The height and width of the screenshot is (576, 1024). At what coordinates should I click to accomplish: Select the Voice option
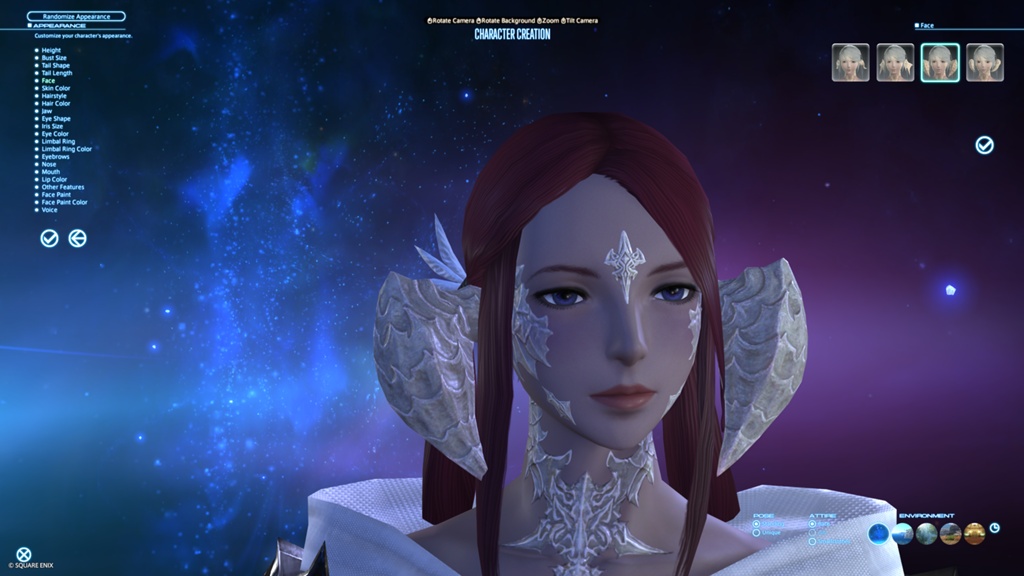(49, 210)
